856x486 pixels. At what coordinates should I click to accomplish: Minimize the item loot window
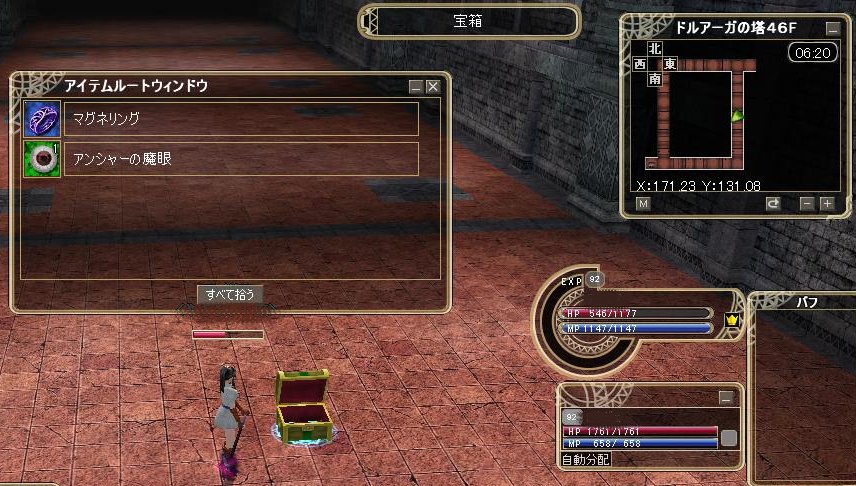[x=416, y=87]
